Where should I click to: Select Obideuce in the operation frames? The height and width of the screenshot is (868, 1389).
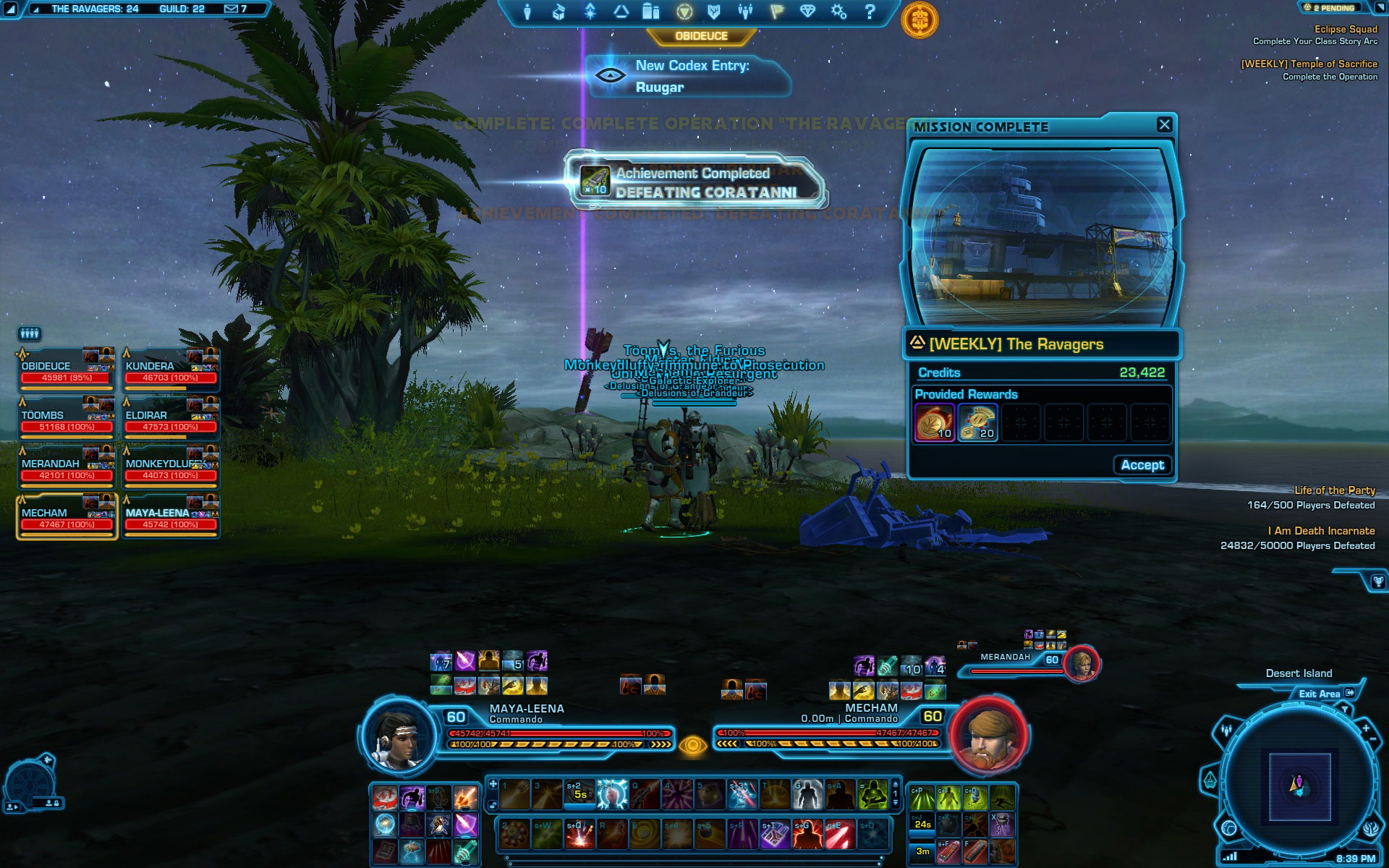(x=65, y=371)
